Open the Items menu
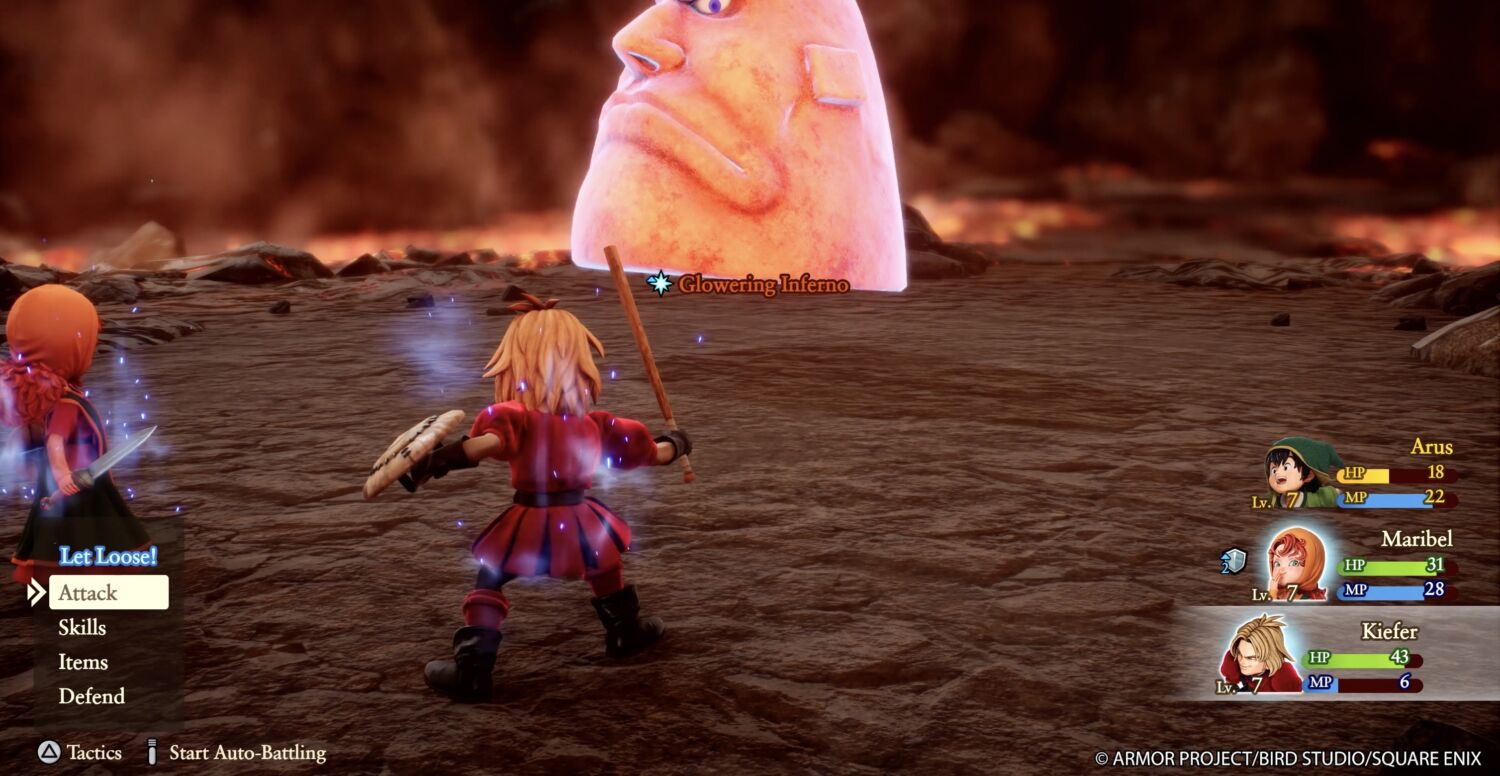The height and width of the screenshot is (776, 1500). 83,662
